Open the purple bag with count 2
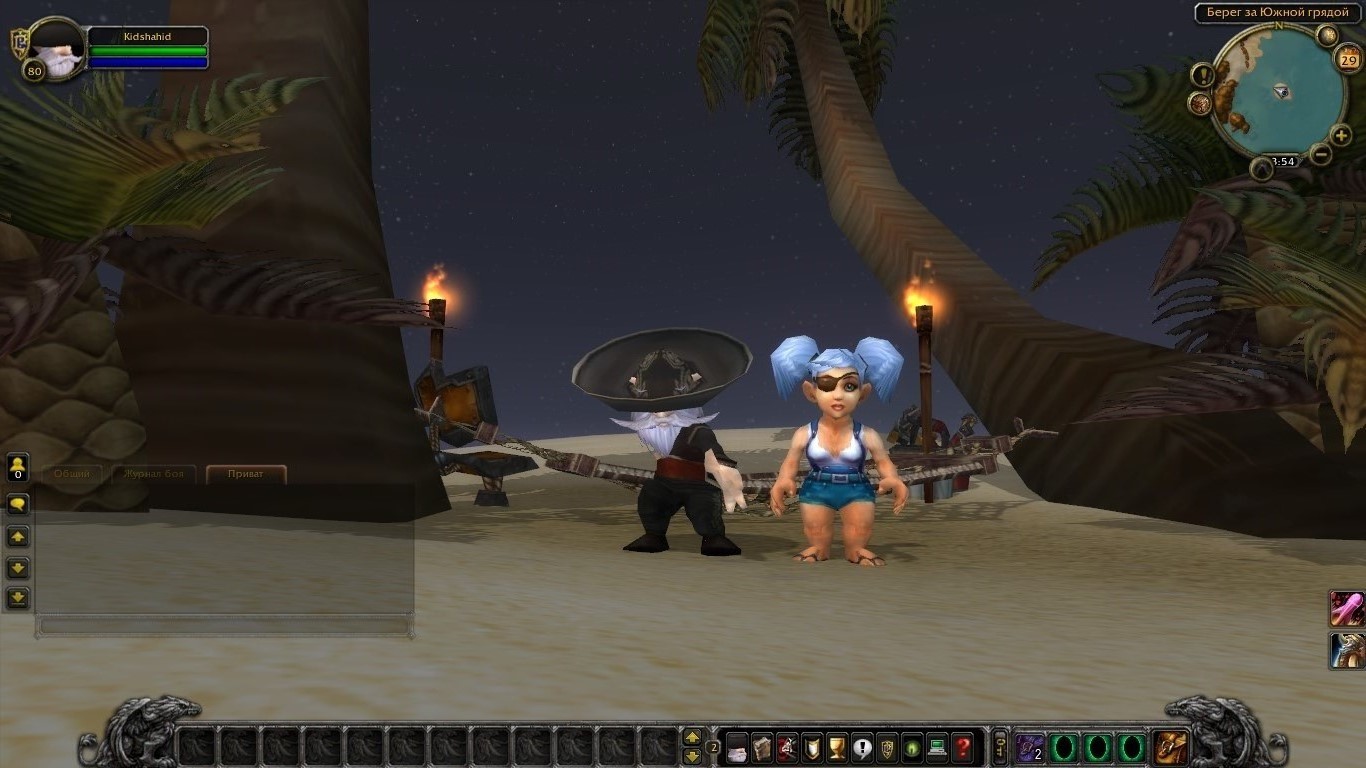The image size is (1366, 768). point(1030,747)
